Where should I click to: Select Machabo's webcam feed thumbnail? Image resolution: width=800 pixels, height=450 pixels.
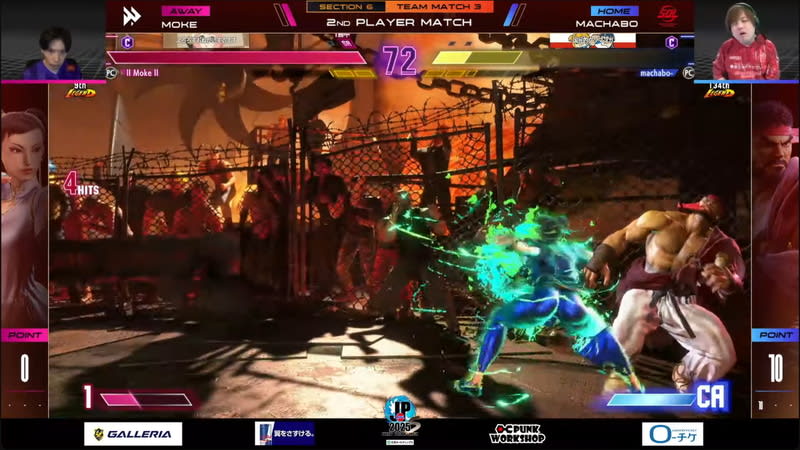[x=746, y=41]
